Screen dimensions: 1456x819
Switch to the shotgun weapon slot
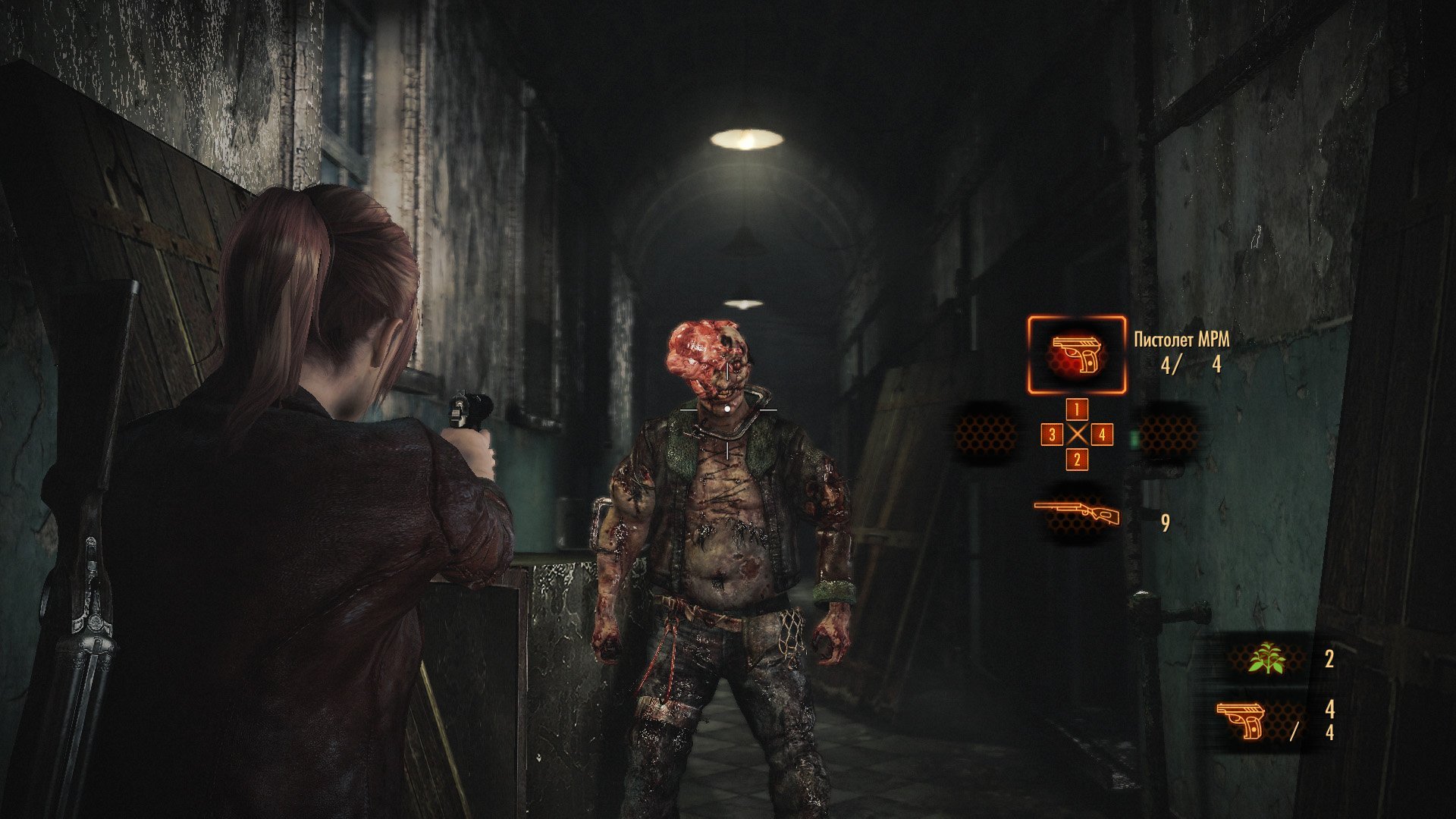click(x=1077, y=514)
